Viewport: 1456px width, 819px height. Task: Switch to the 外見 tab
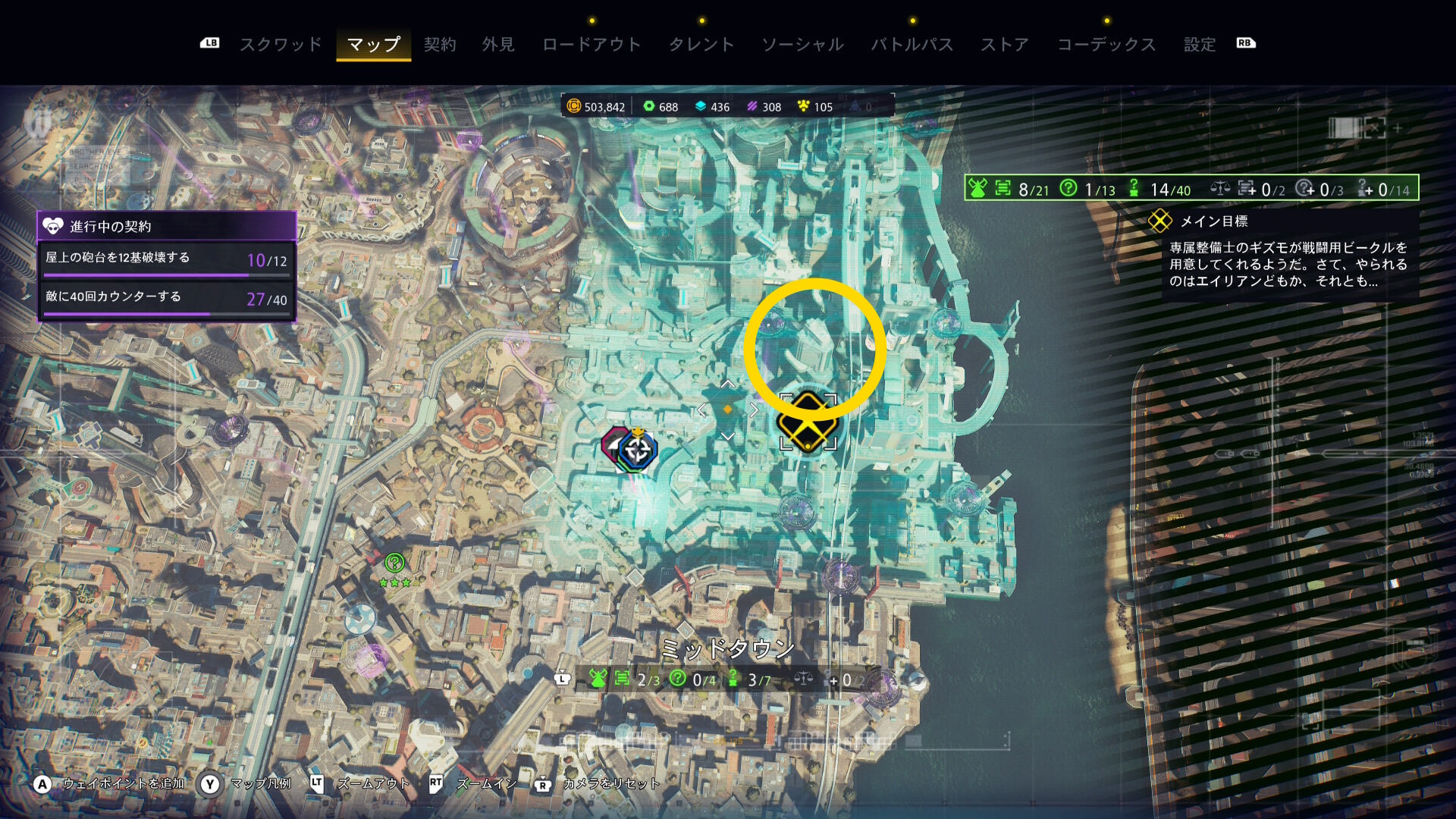tap(498, 45)
